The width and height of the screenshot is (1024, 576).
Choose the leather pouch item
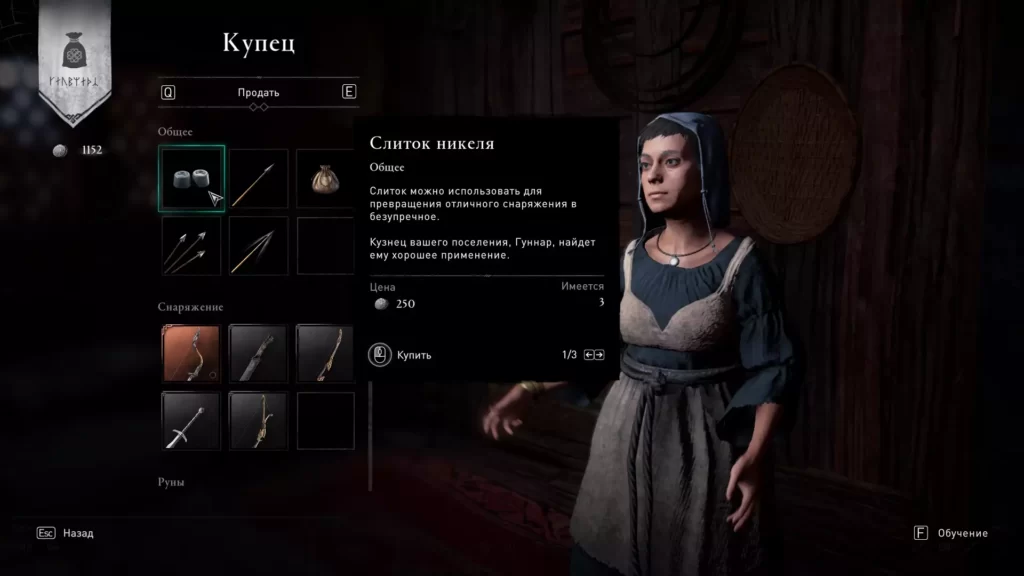pyautogui.click(x=325, y=178)
